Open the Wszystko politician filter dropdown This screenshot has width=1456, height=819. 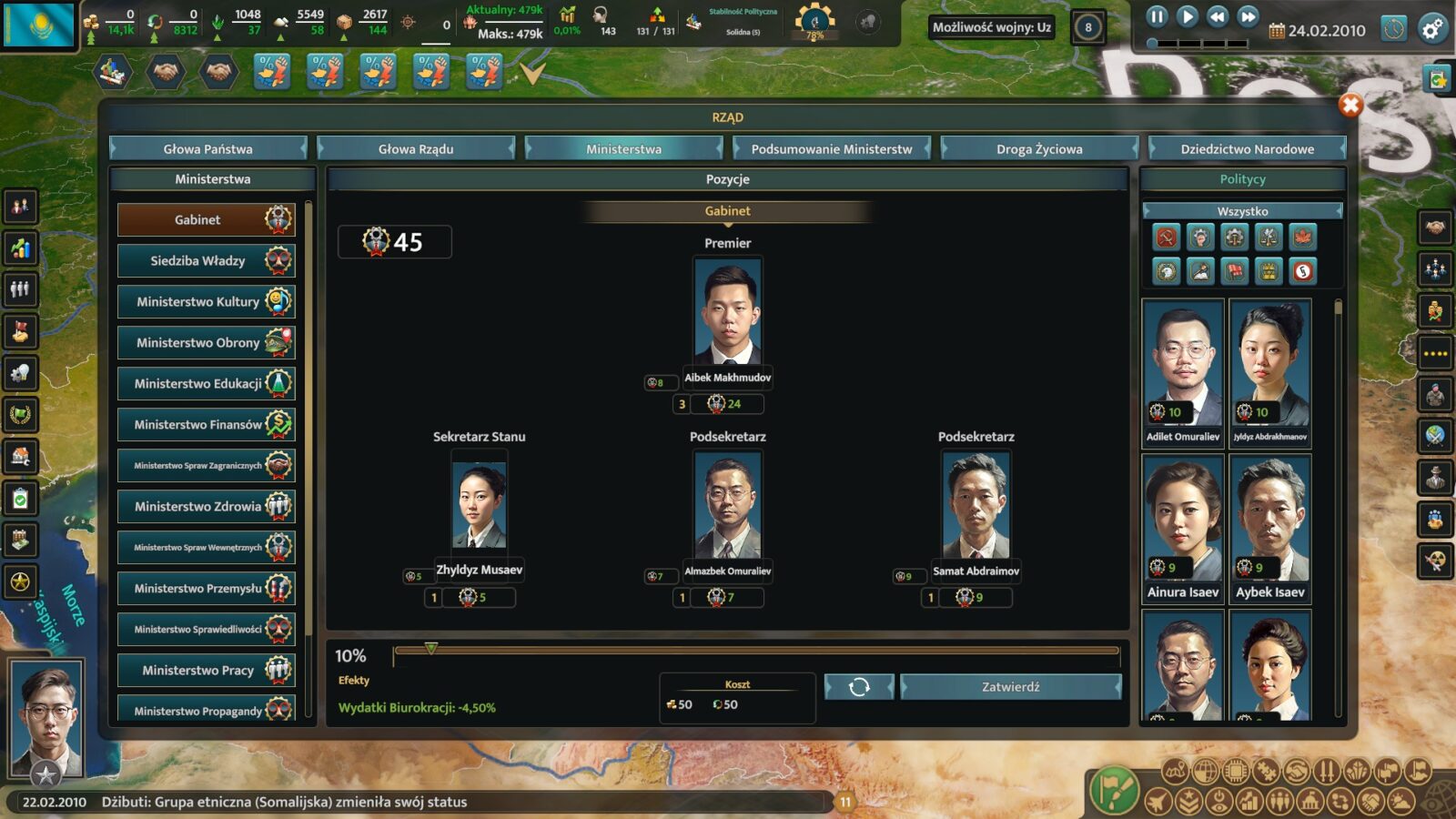(x=1242, y=211)
